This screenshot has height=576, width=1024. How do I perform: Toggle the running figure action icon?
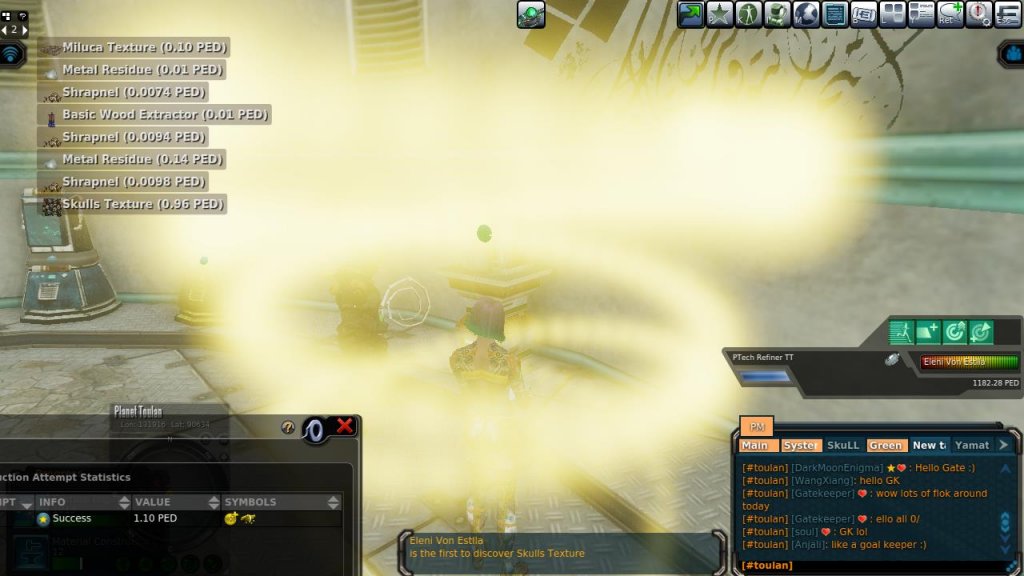pos(902,332)
